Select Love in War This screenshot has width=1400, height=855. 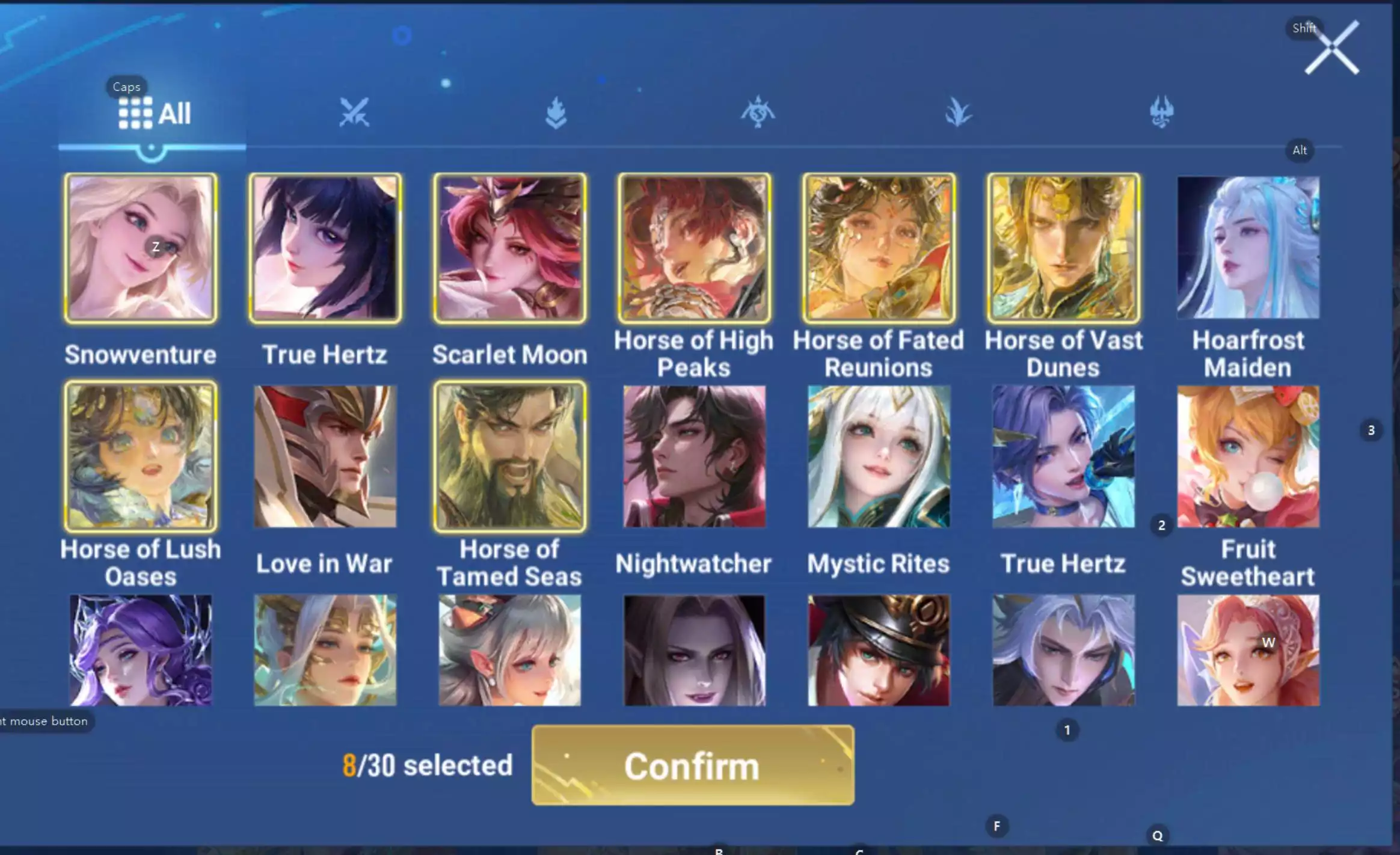(x=325, y=457)
